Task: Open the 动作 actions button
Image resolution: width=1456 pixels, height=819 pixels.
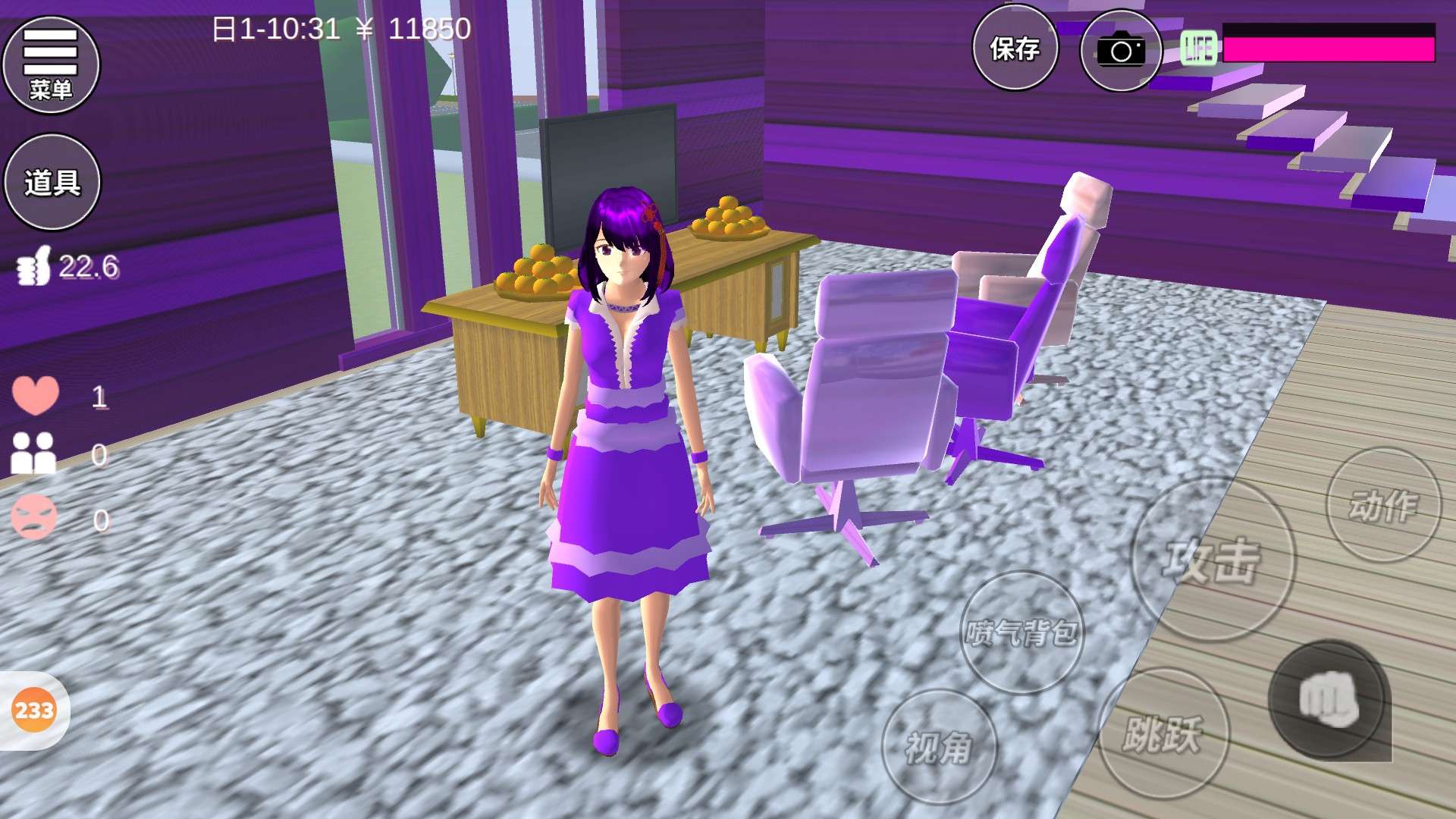Action: click(x=1383, y=505)
